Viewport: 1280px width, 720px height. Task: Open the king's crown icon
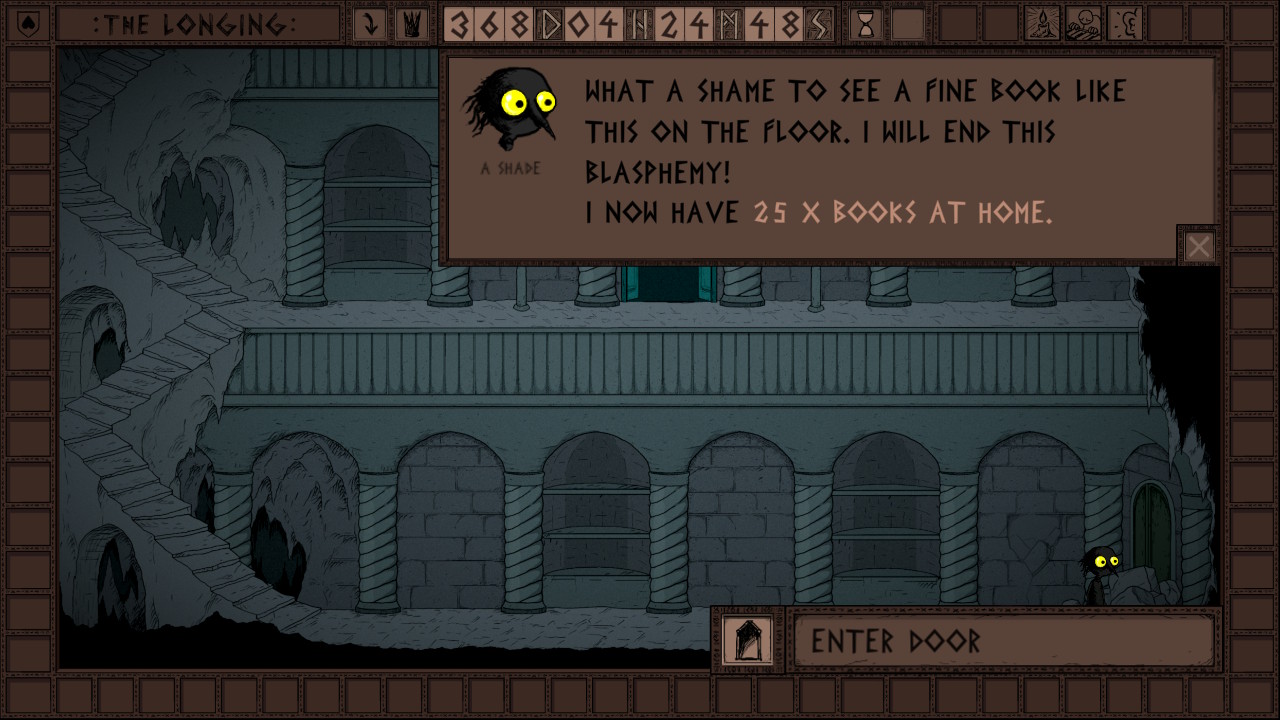click(x=411, y=24)
